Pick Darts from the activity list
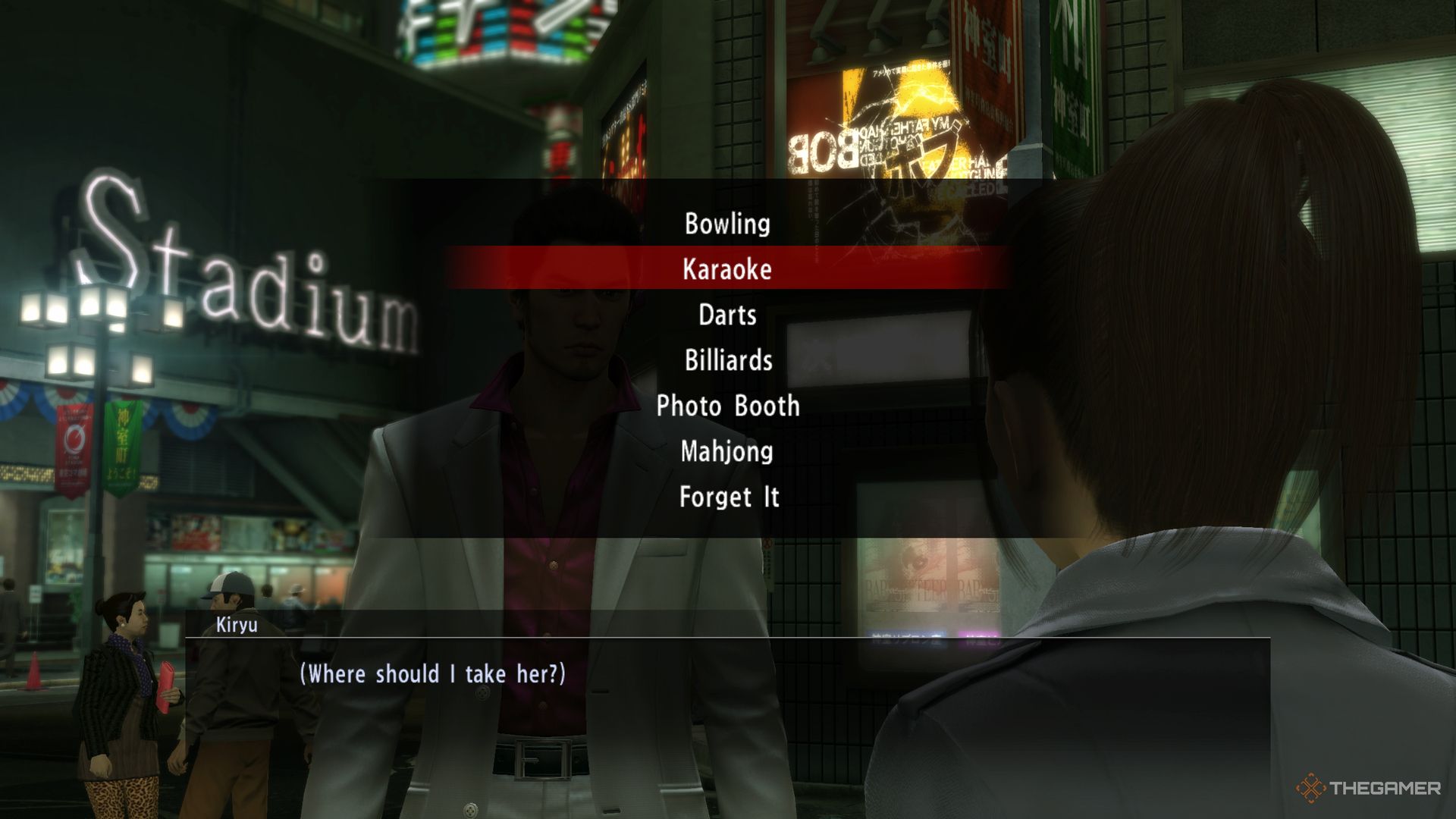The image size is (1456, 819). tap(727, 315)
